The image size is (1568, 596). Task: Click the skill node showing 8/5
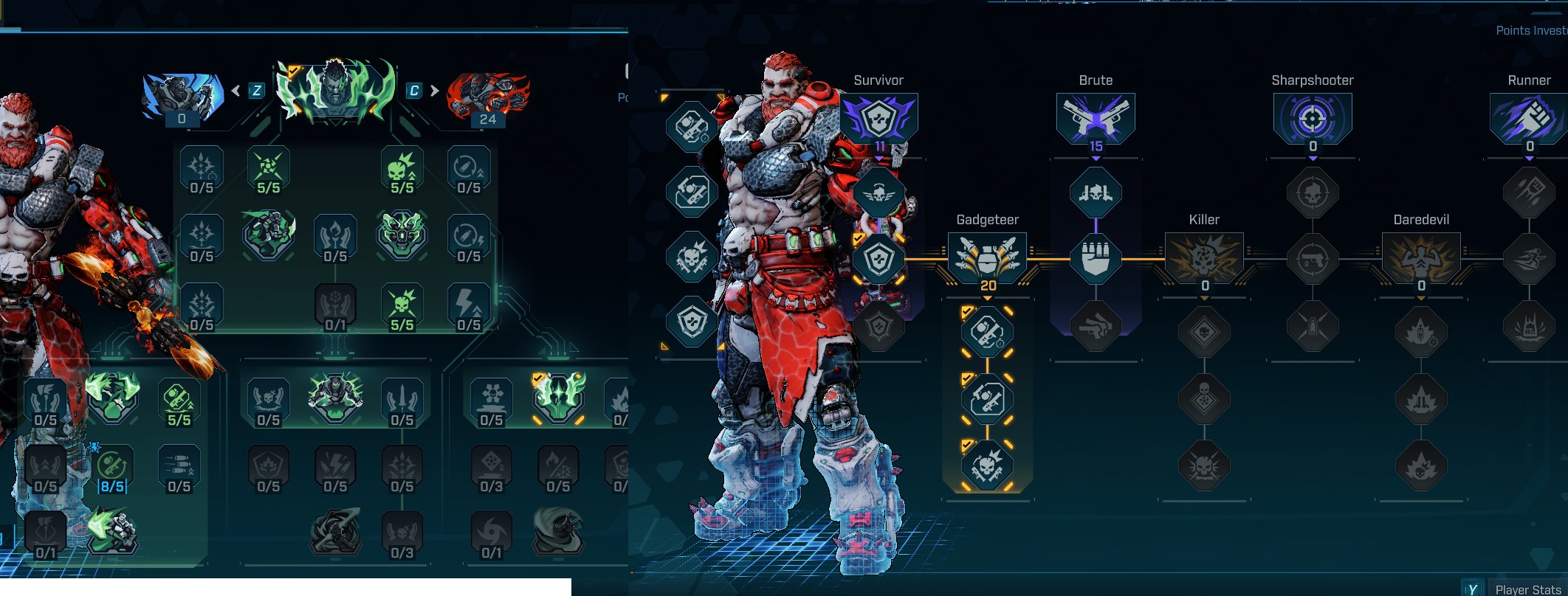point(112,469)
